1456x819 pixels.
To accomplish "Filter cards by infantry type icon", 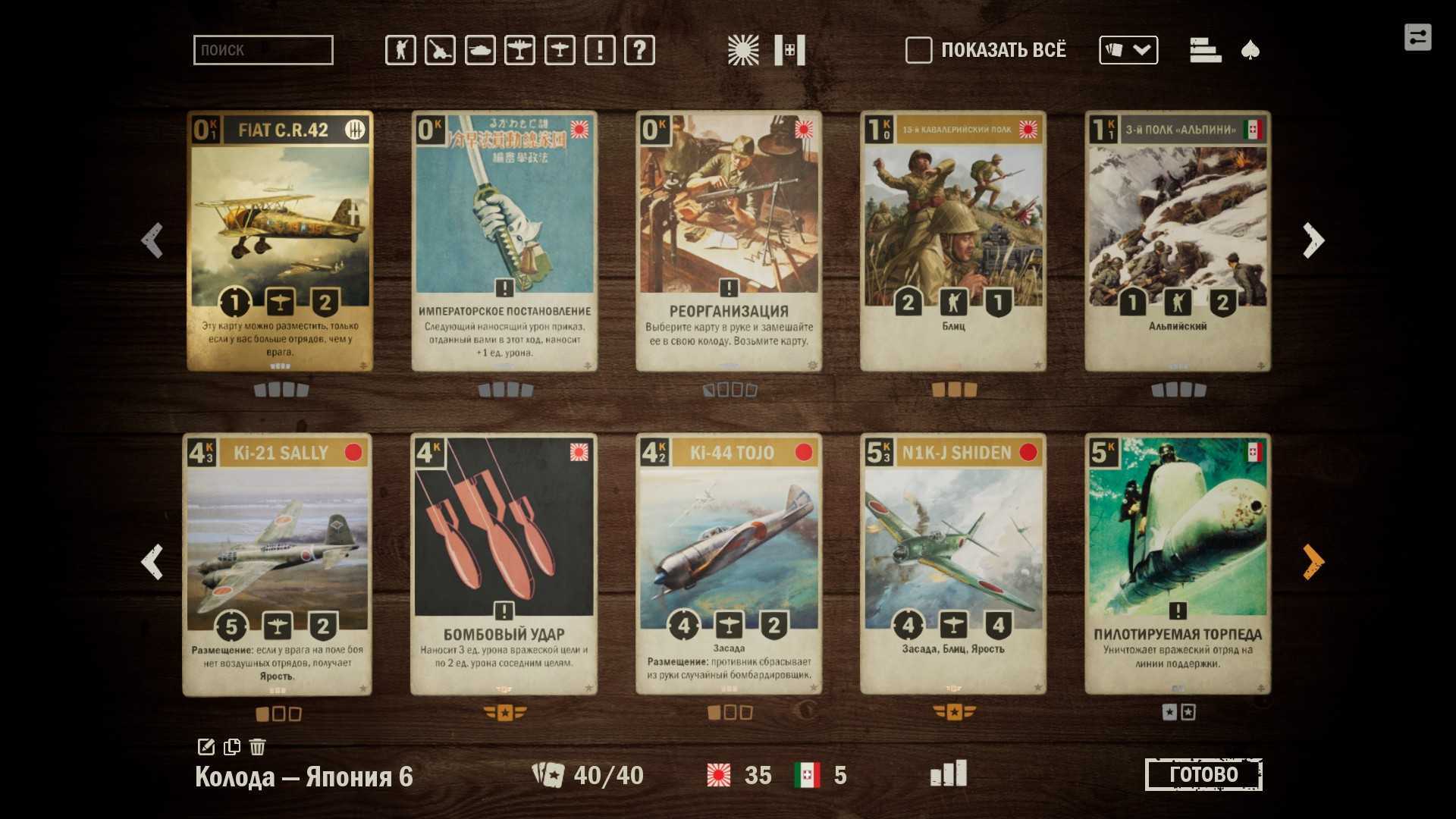I will point(400,50).
